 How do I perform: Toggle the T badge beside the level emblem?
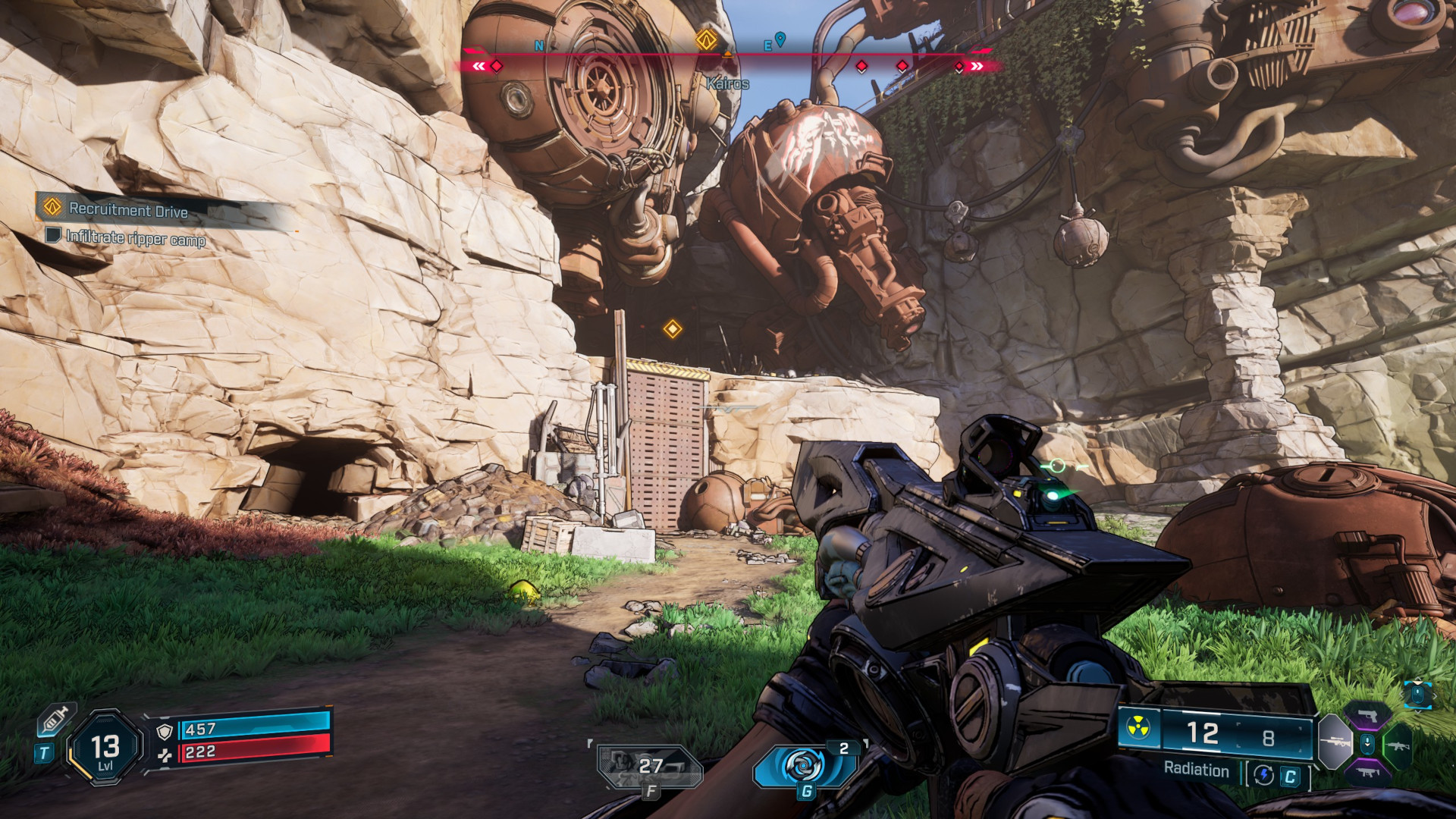pyautogui.click(x=44, y=752)
